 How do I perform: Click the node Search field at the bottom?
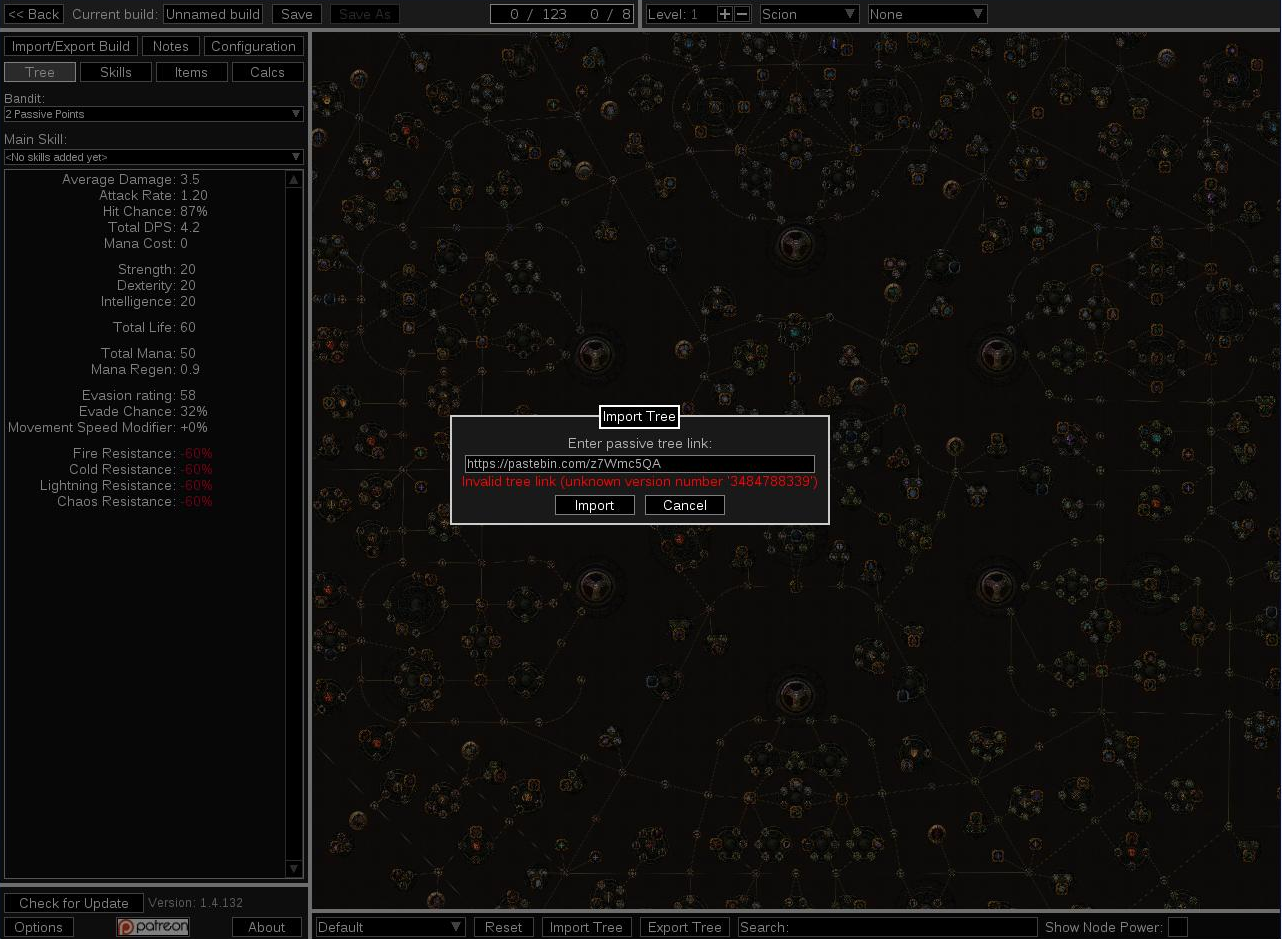[x=888, y=927]
